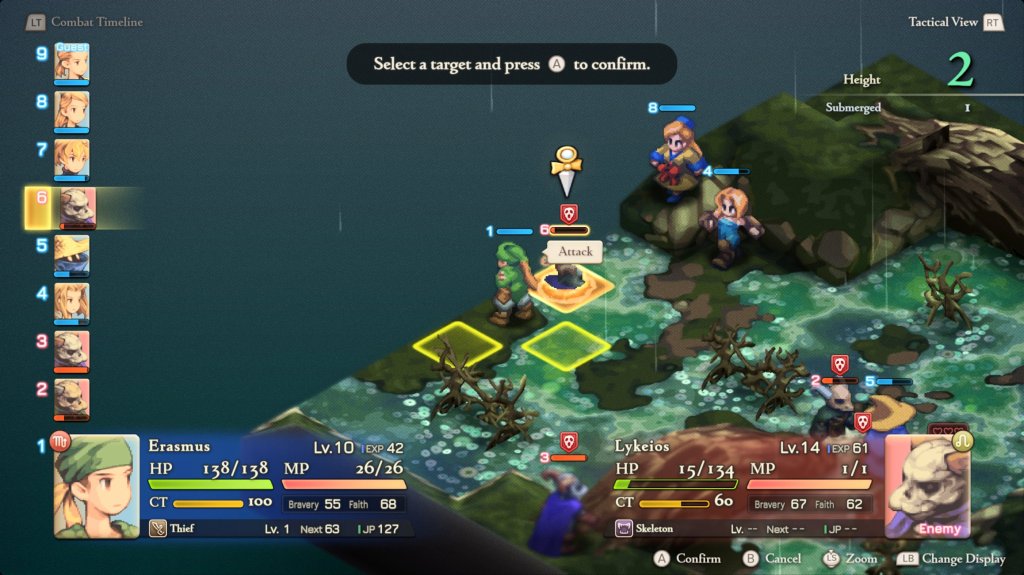Target the orange-highlighted skeleton tile
1024x575 pixels.
(566, 285)
